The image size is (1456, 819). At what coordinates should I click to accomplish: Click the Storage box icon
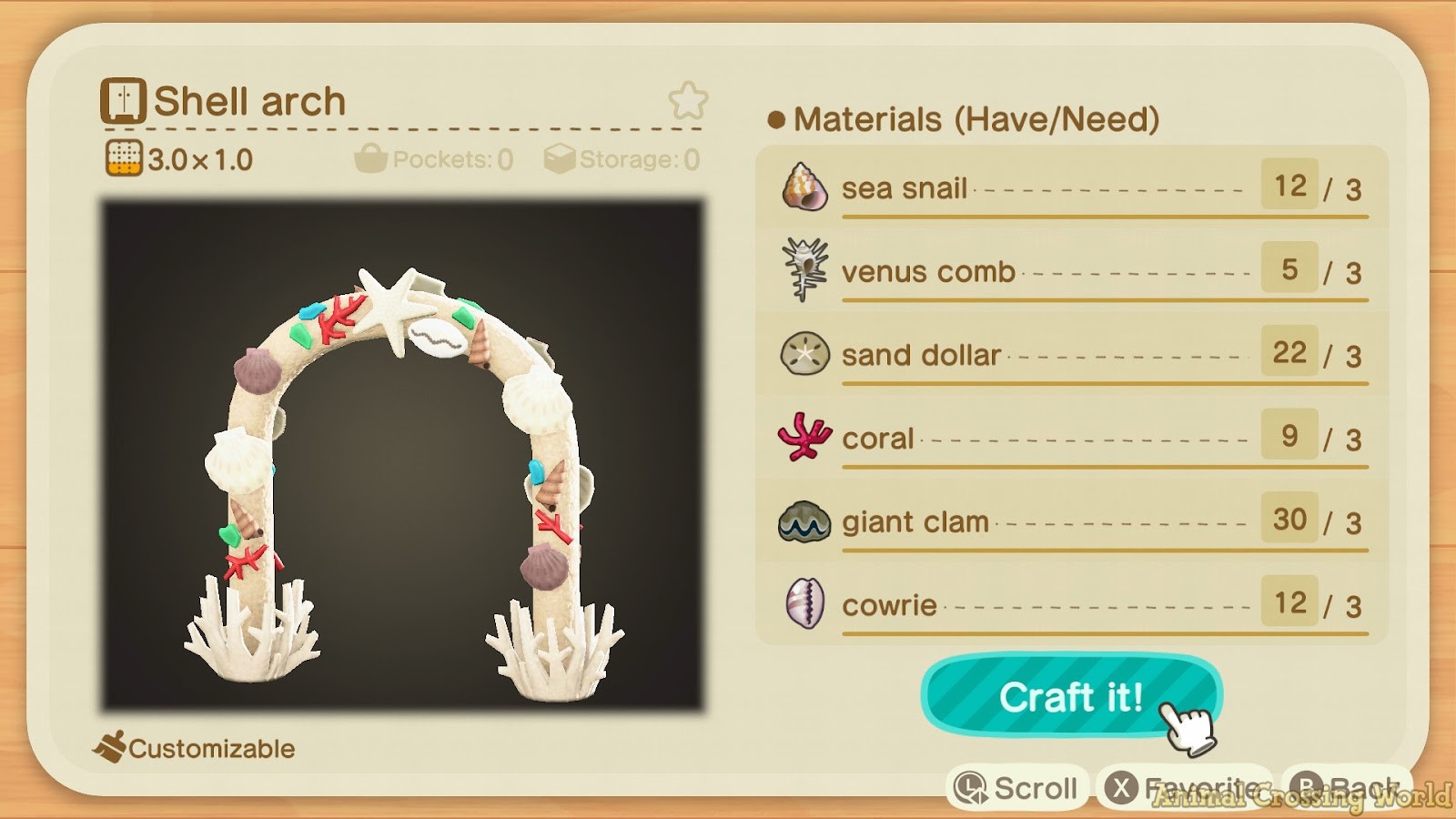[x=559, y=158]
